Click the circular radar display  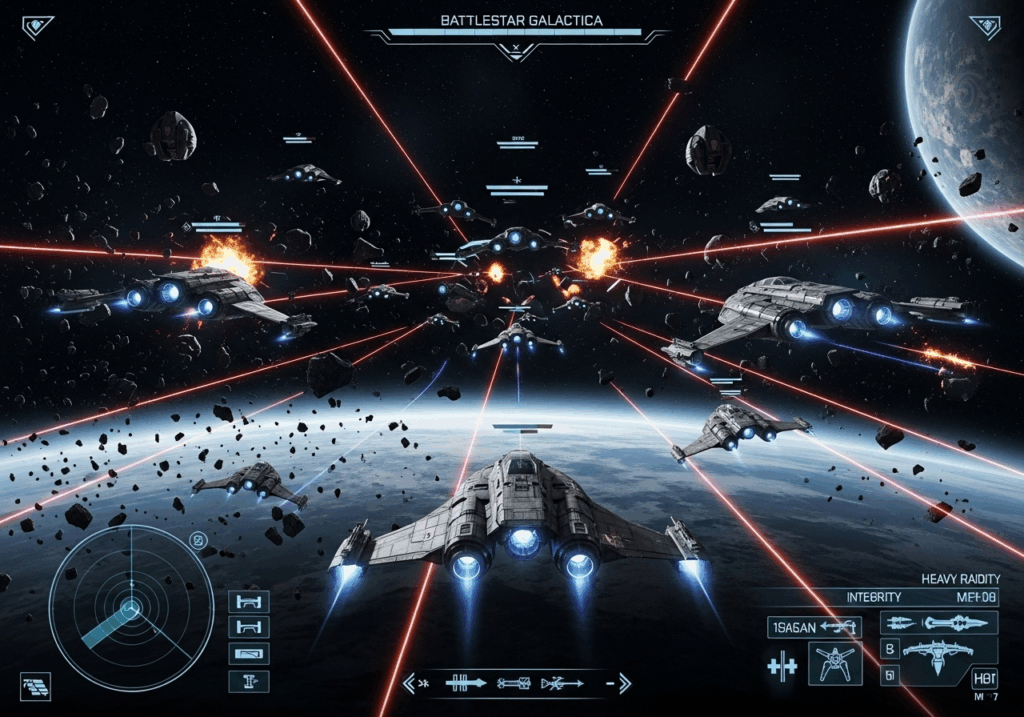131,607
